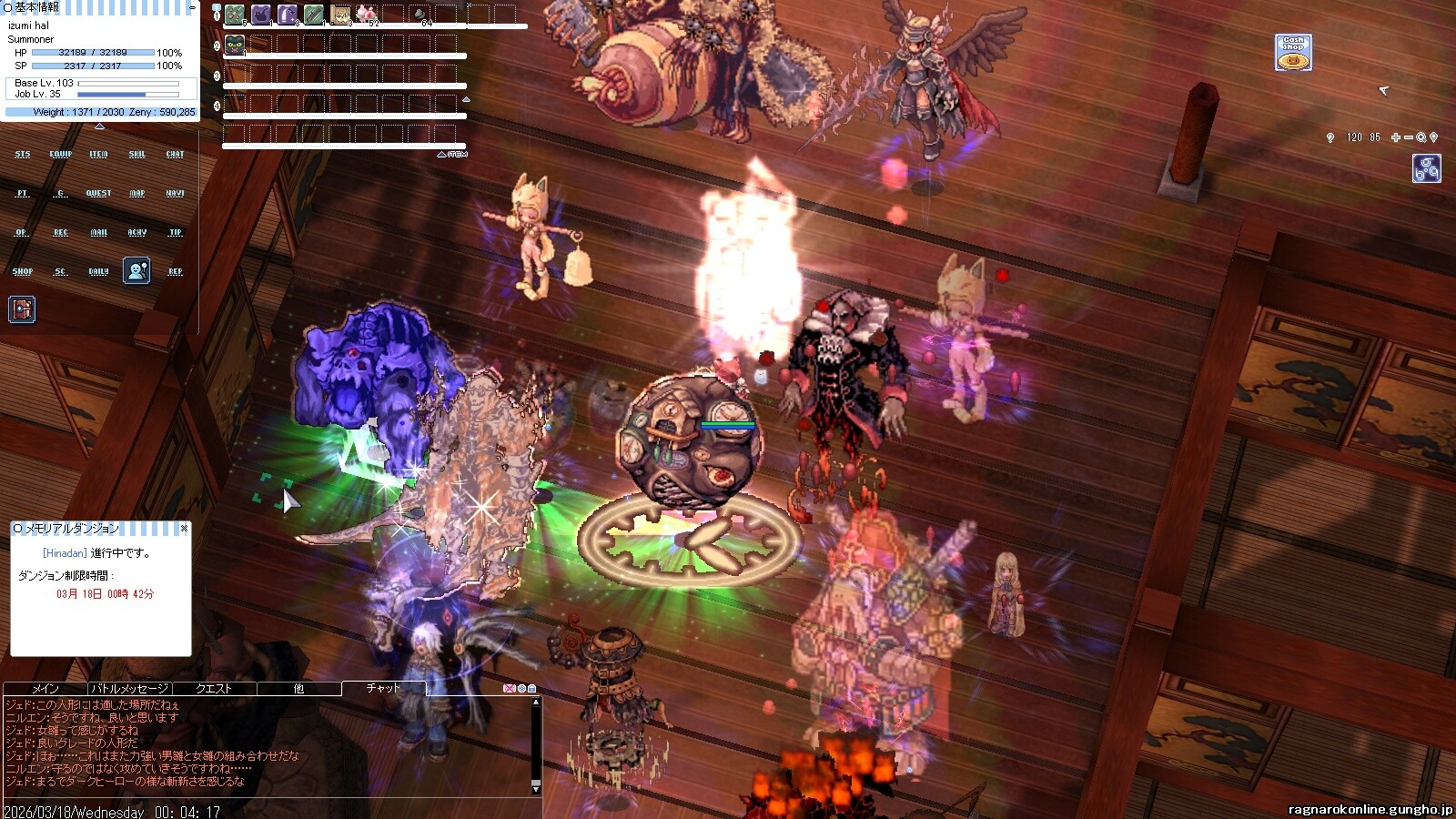This screenshot has width=1456, height=819.
Task: Close the Memorial Dungeon window
Action: click(x=184, y=528)
